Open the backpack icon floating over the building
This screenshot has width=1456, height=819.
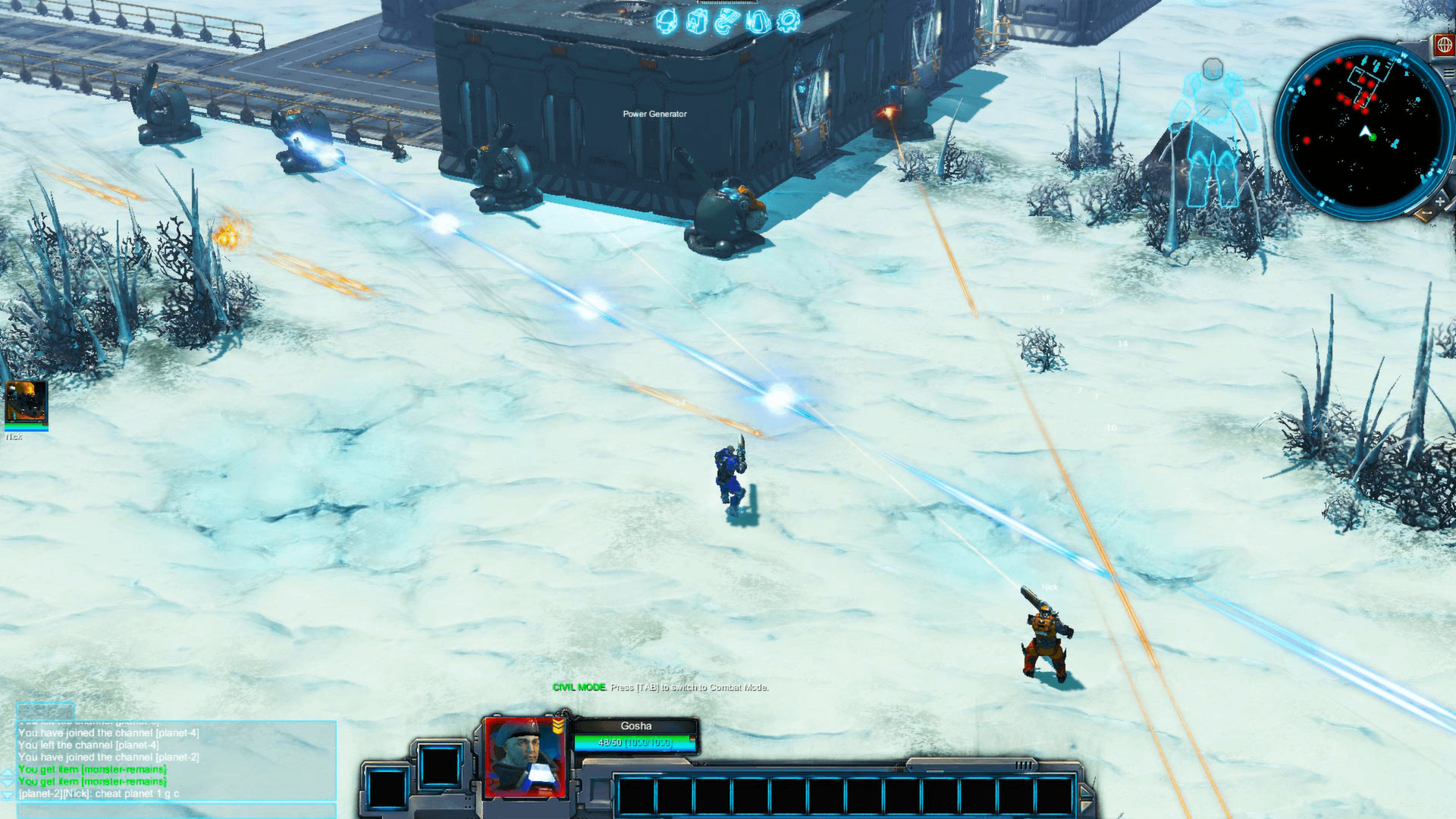[x=696, y=20]
